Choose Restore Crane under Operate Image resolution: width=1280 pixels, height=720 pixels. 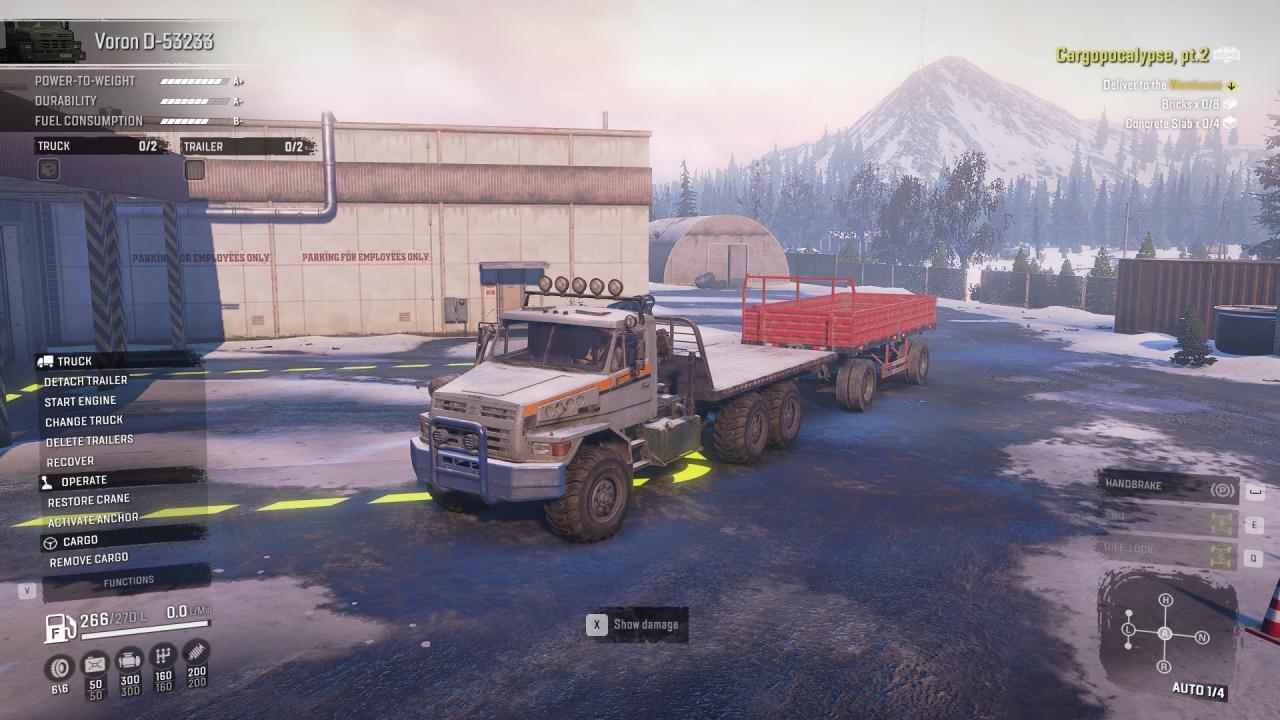tap(89, 500)
